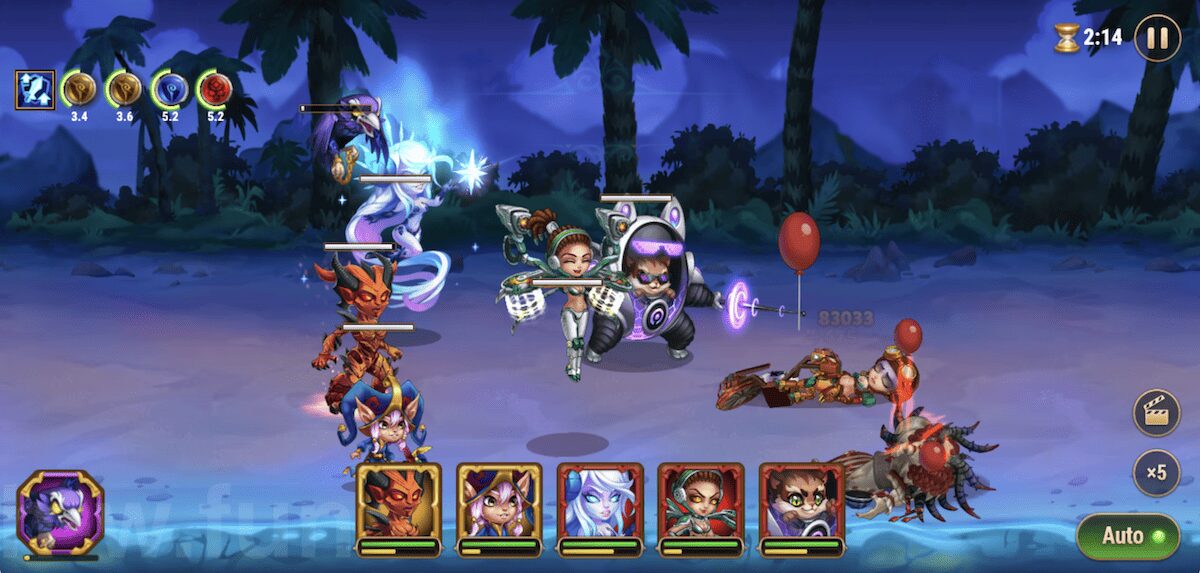Select the jester girl hero portrait
Viewport: 1200px width, 573px height.
[x=499, y=502]
